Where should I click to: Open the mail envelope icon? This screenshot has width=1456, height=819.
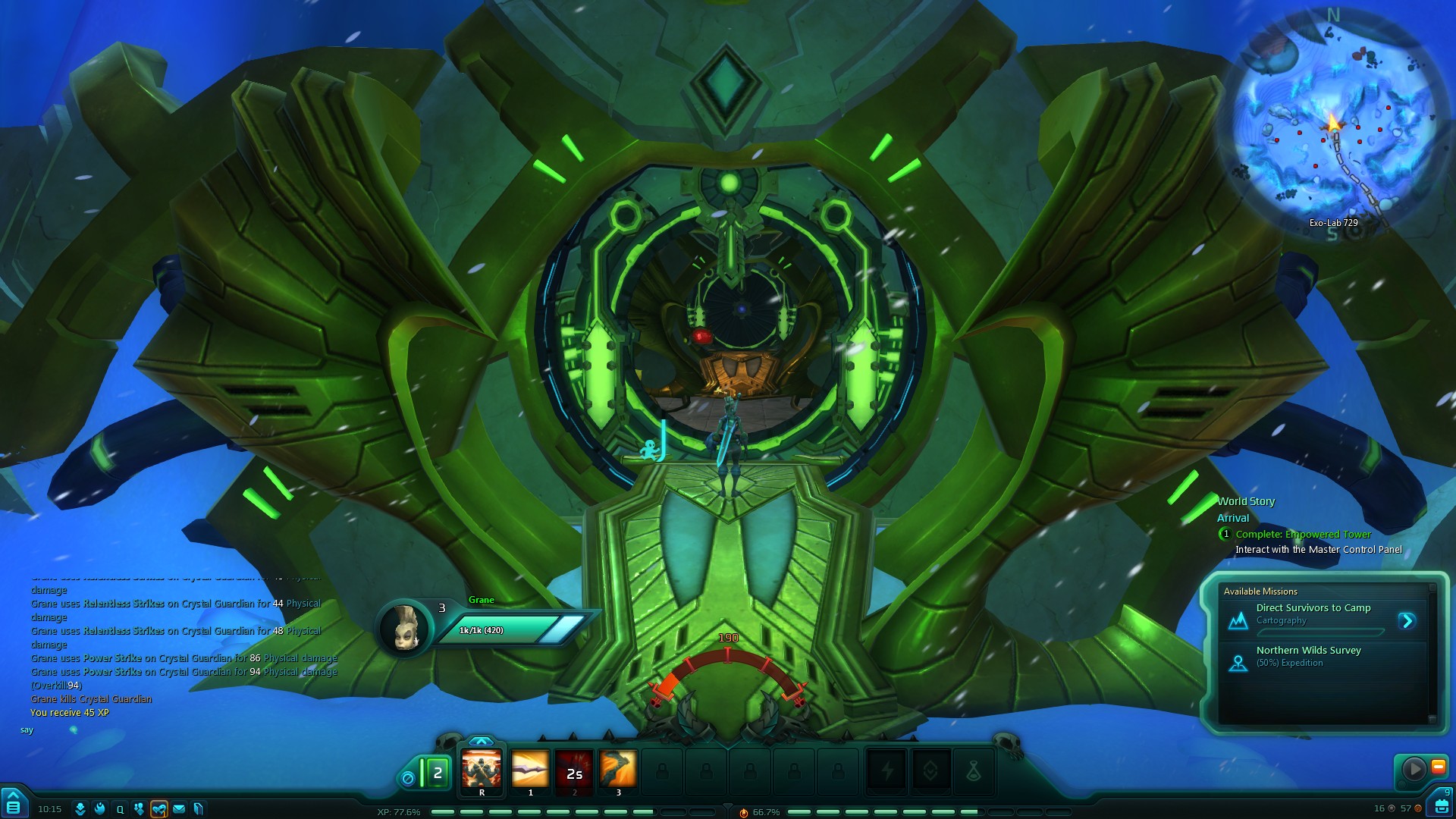click(179, 809)
